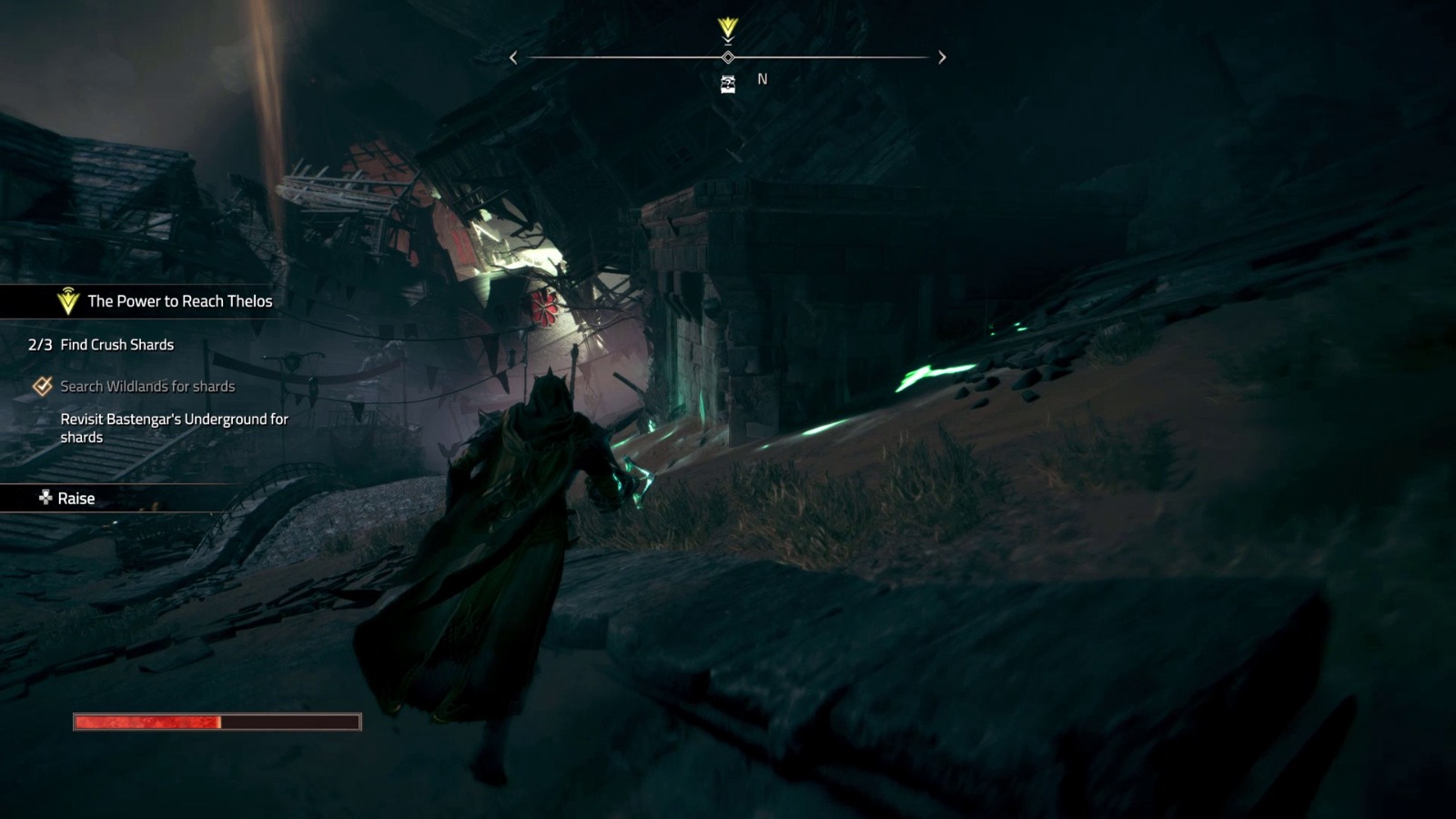Click the Find Crush Shards objective
The width and height of the screenshot is (1456, 819).
[x=116, y=345]
